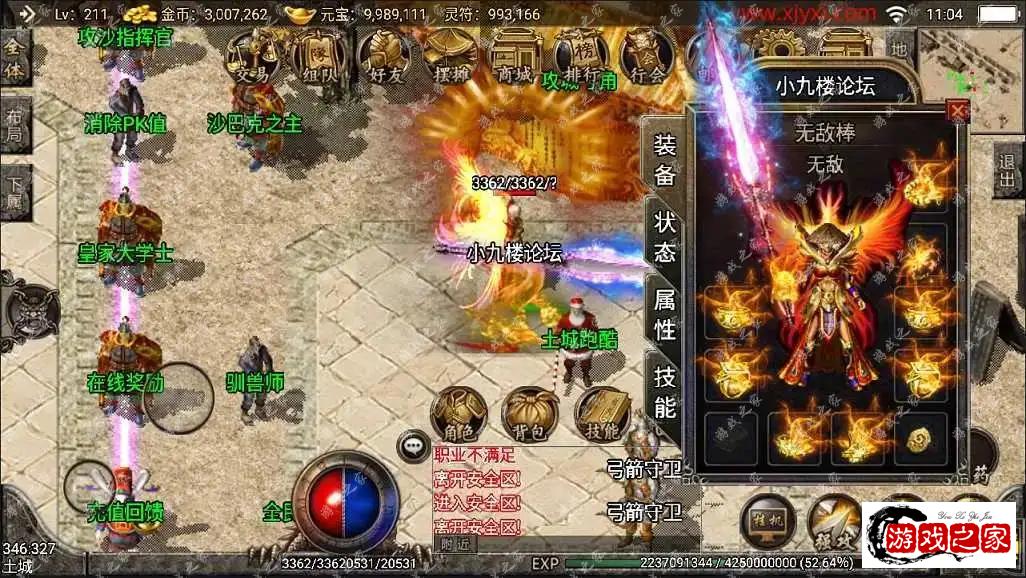The height and width of the screenshot is (578, 1026).
Task: Show the 装备 equipment tab
Action: [665, 160]
